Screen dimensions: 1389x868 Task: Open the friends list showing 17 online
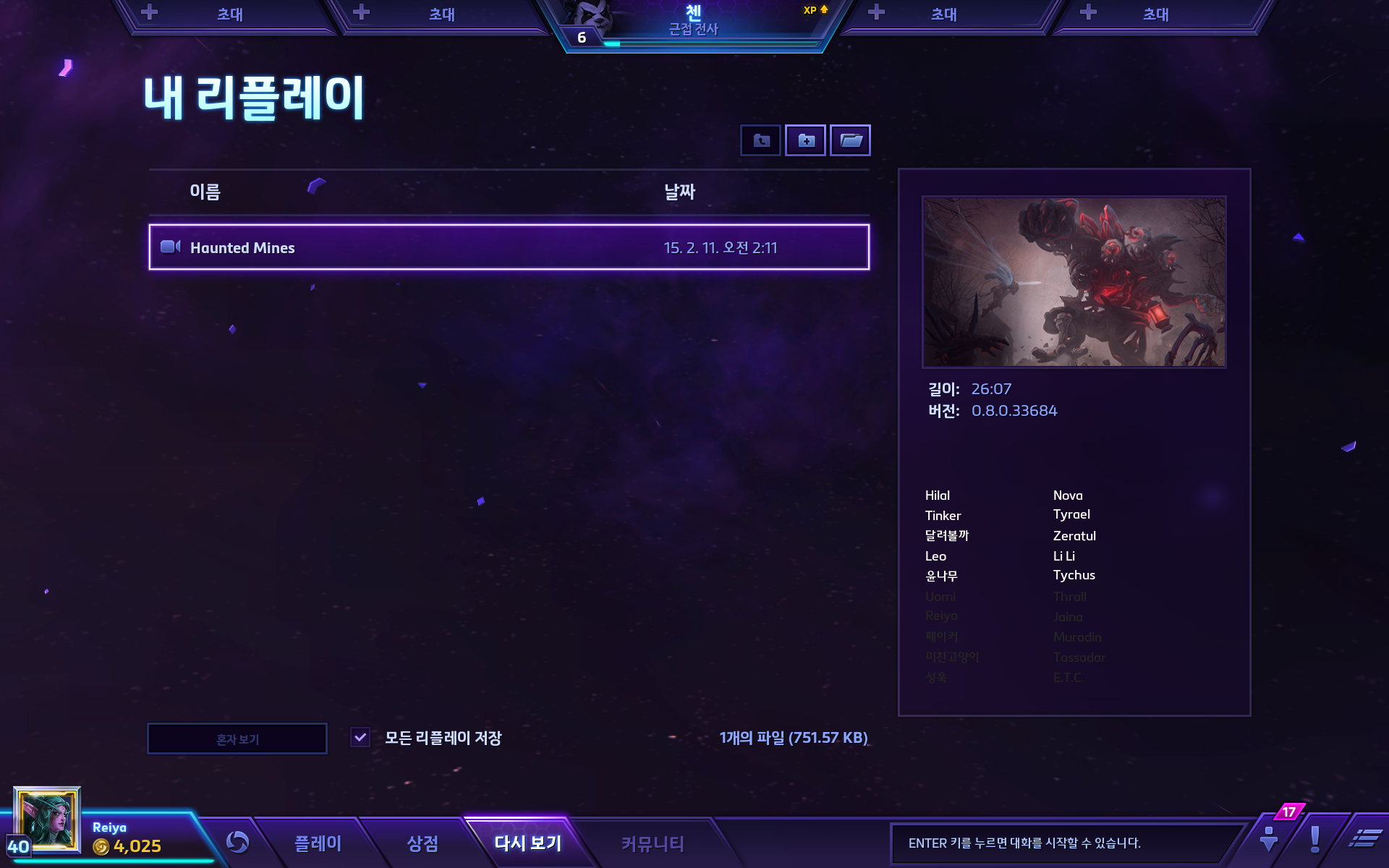1268,841
